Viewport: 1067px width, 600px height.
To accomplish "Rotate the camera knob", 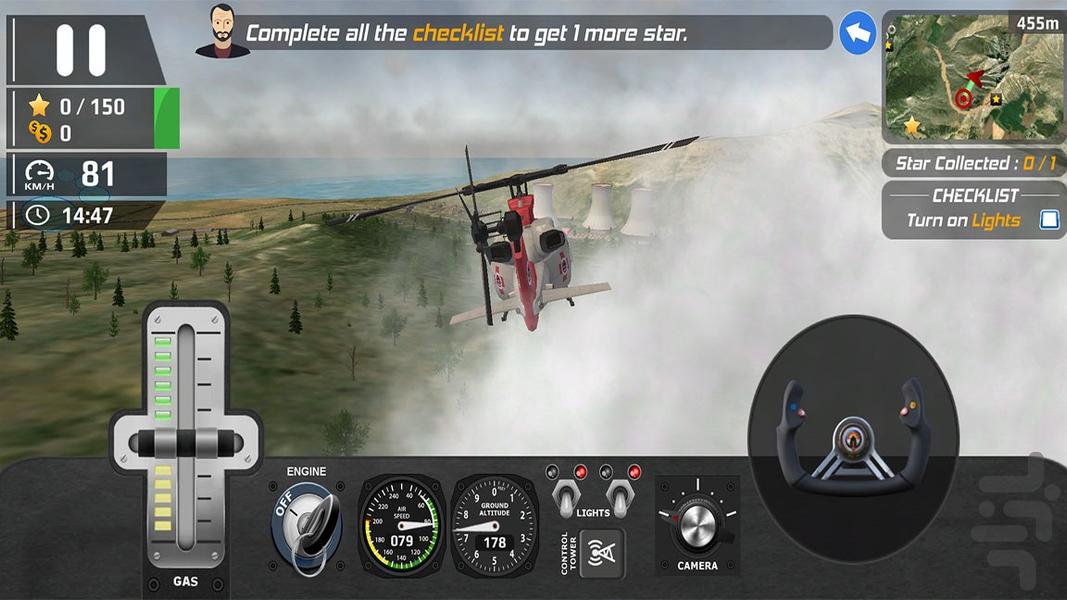I will pyautogui.click(x=695, y=522).
